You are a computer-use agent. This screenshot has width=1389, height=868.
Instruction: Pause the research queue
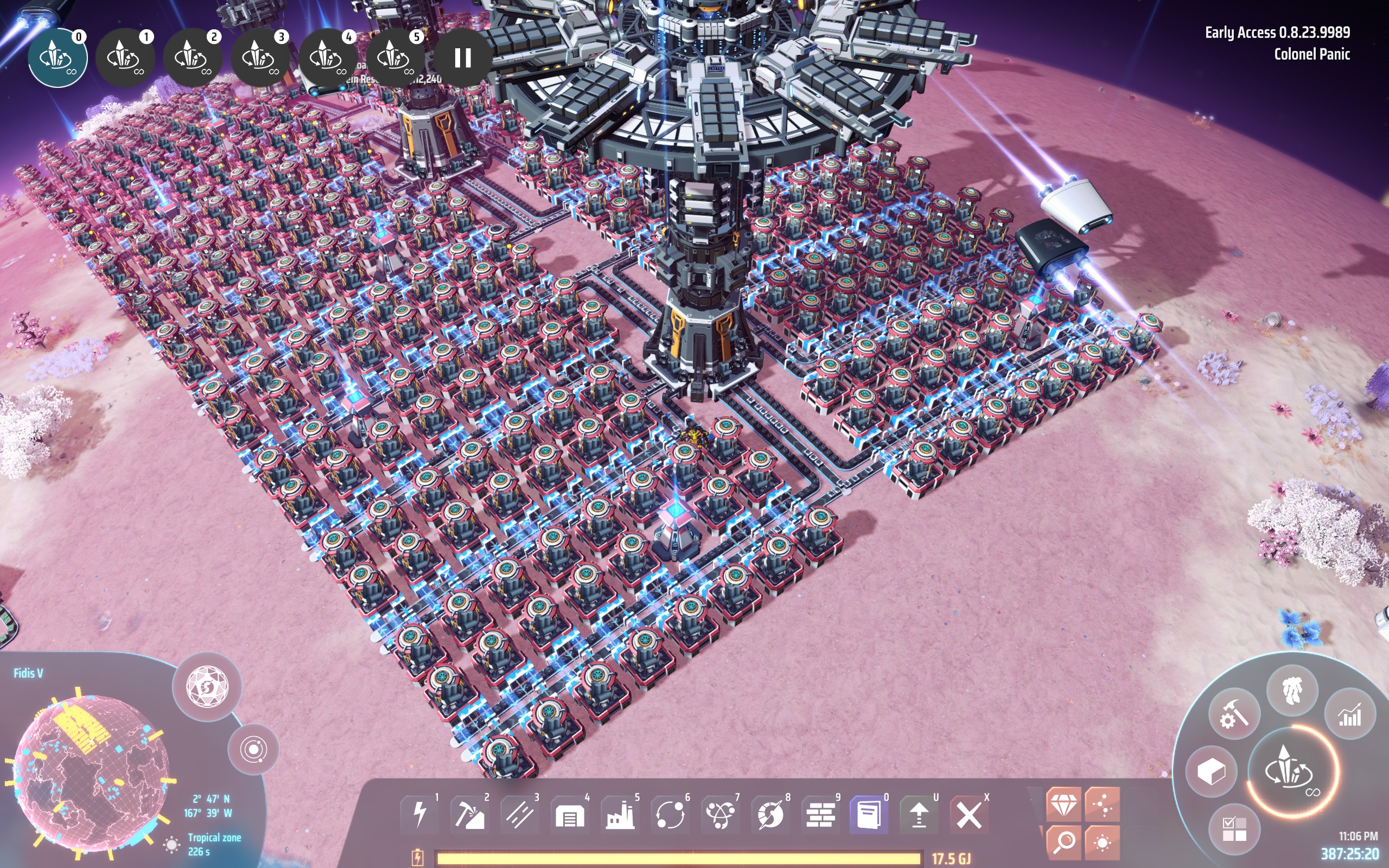(463, 58)
